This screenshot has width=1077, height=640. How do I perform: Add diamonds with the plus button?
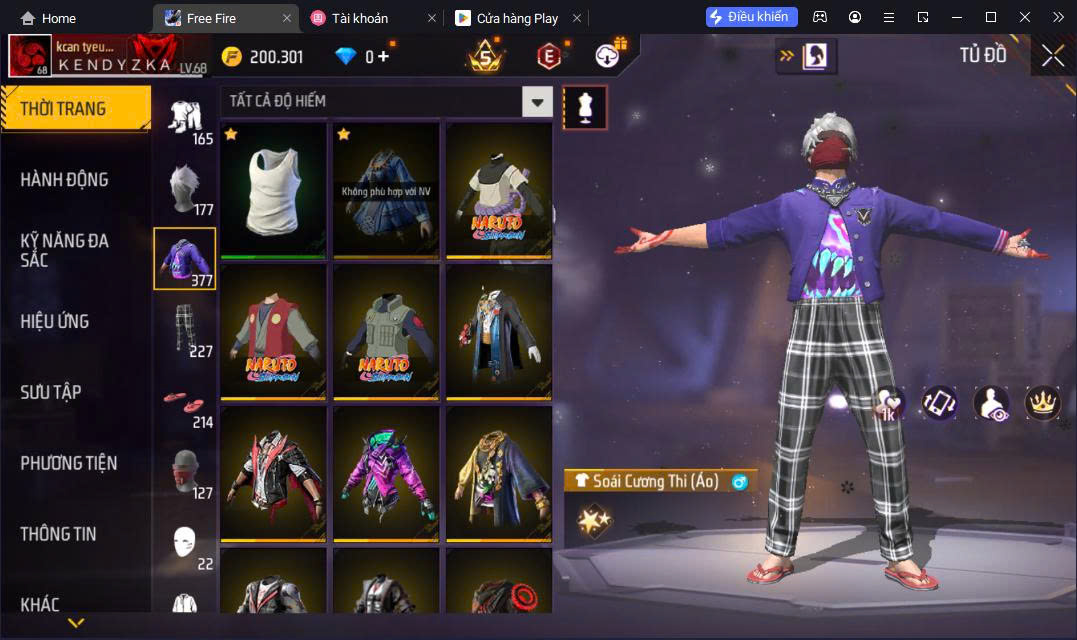[x=384, y=57]
